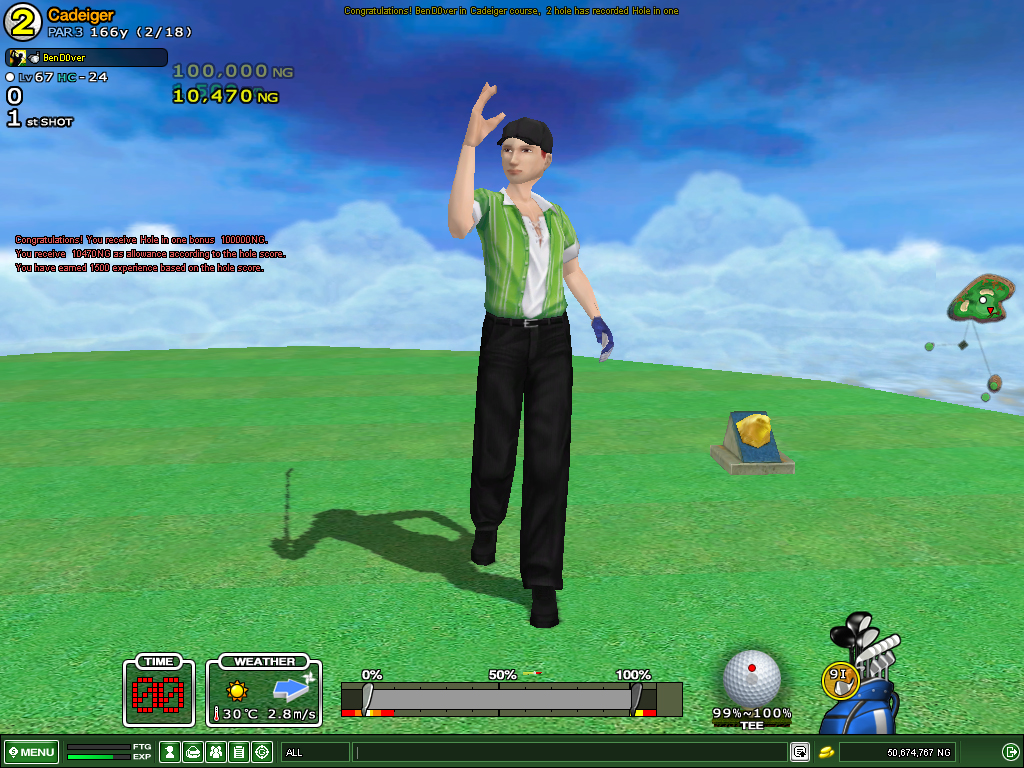
Task: Open the MENU button
Action: [31, 752]
